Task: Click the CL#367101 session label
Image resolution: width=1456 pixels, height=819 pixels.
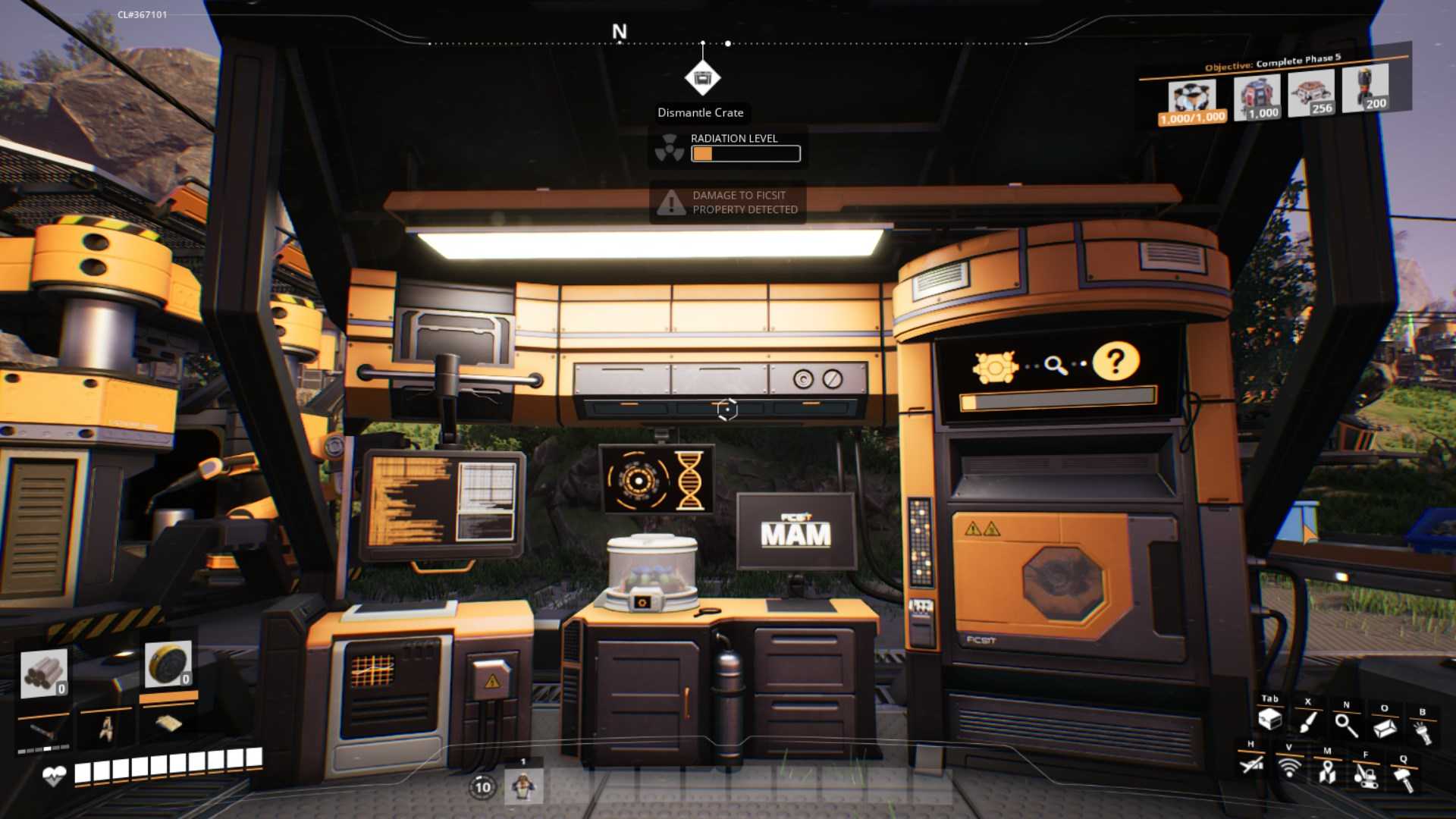Action: [x=144, y=13]
